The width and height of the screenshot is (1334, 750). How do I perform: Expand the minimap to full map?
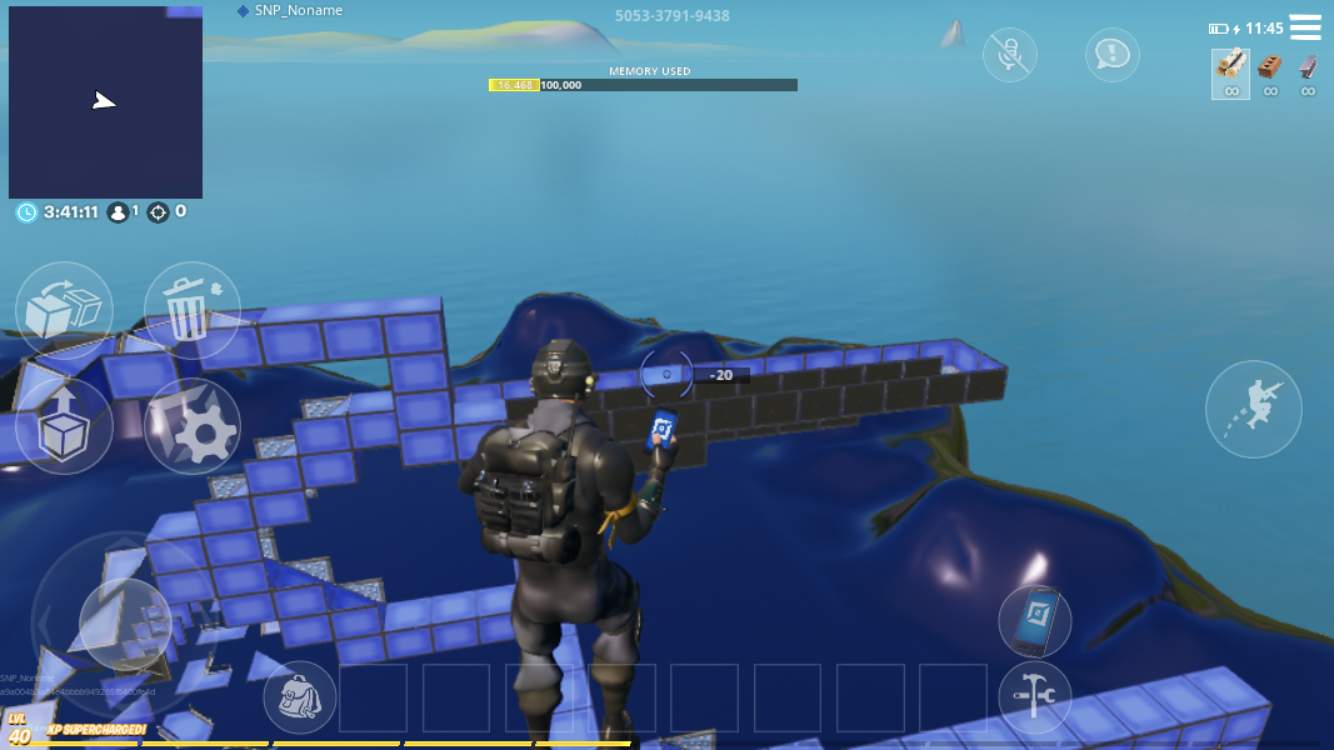(x=105, y=101)
